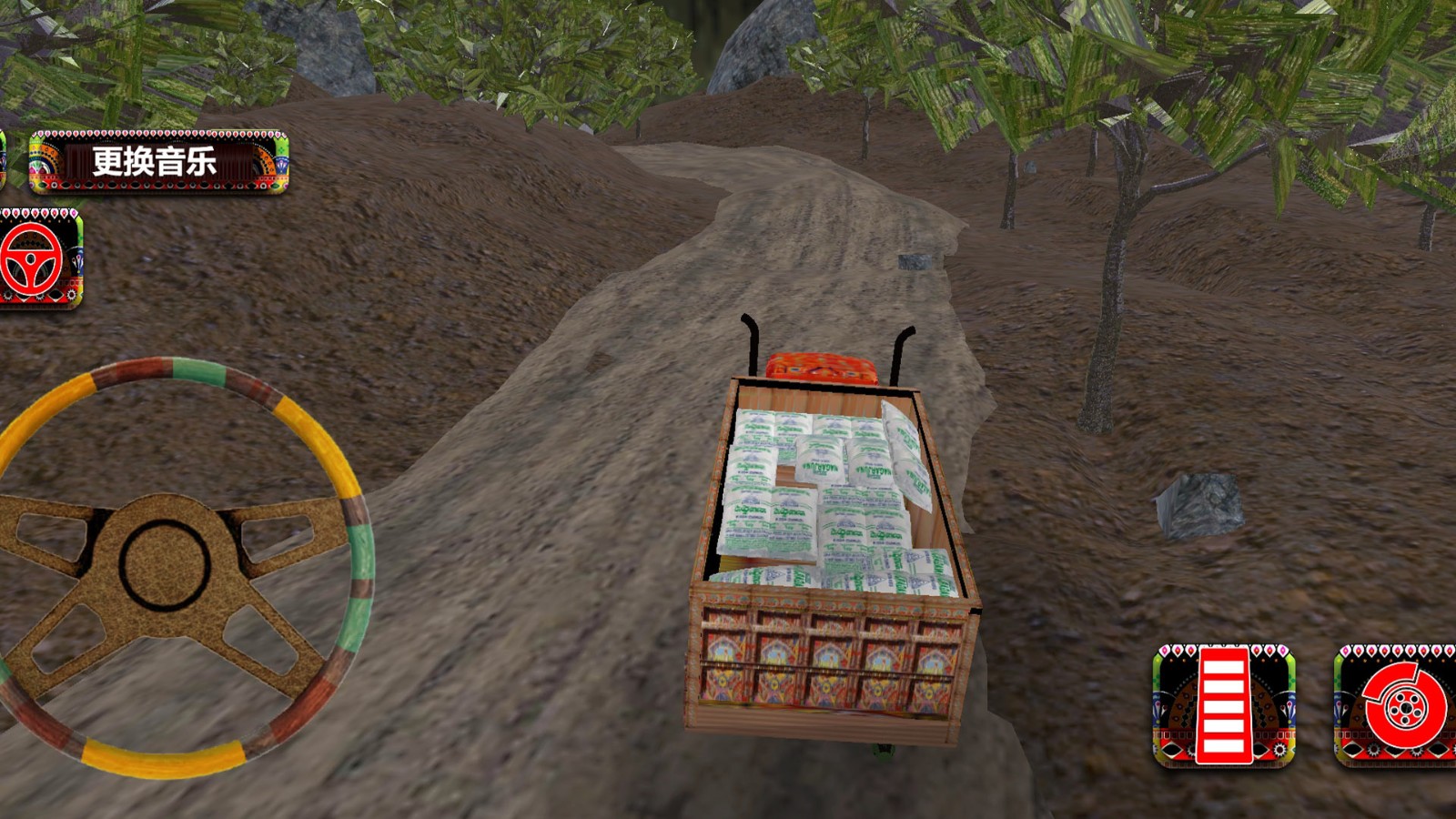The image size is (1456, 819).
Task: Tap the 更换音乐 change music button
Action: (158, 162)
